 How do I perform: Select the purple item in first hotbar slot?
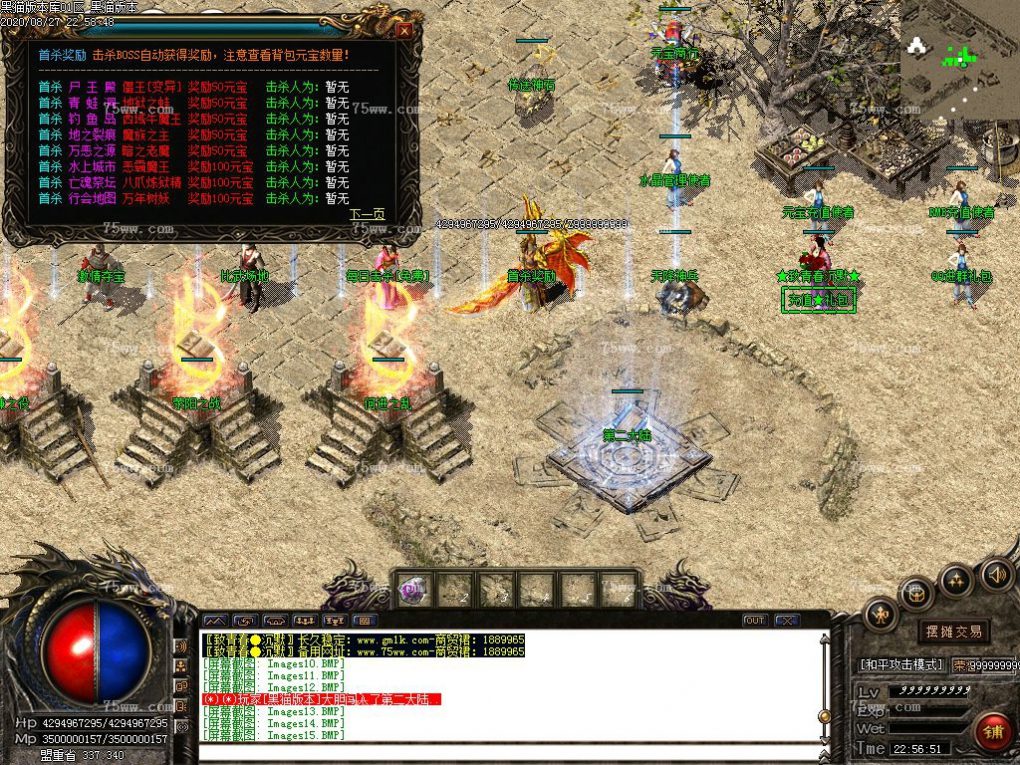(x=413, y=590)
